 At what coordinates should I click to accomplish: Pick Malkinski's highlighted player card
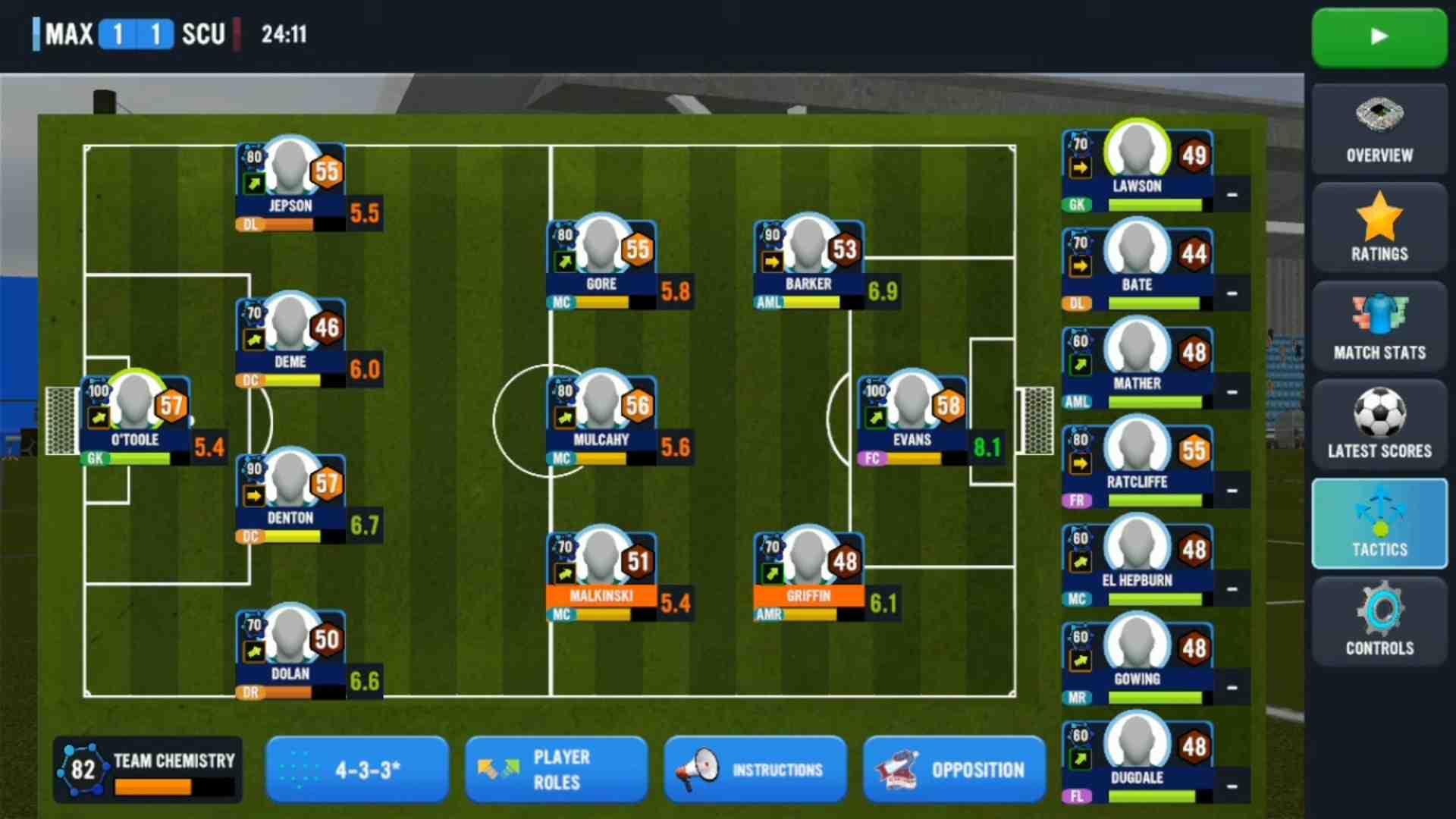click(601, 572)
